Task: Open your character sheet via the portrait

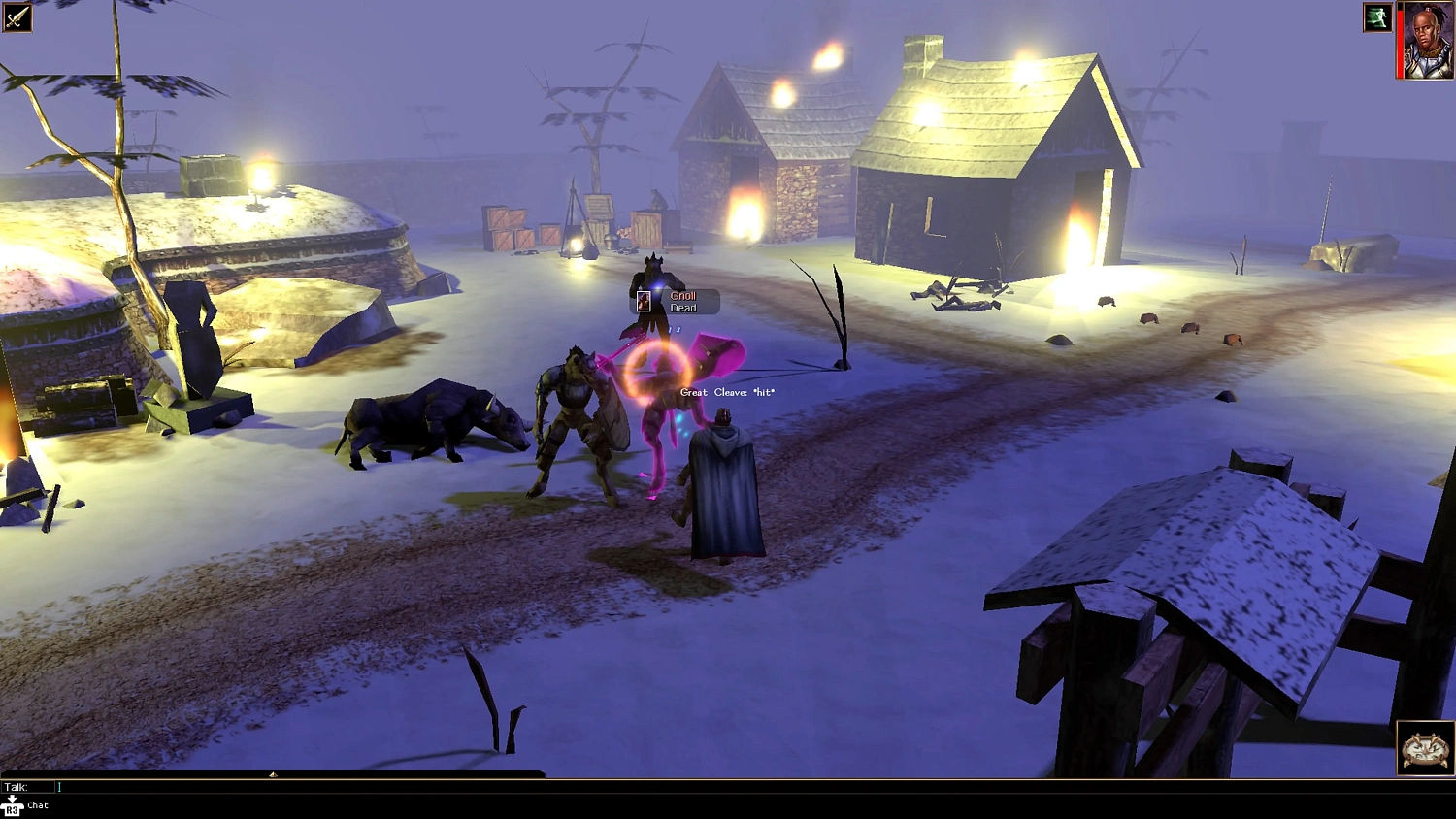Action: [1427, 39]
